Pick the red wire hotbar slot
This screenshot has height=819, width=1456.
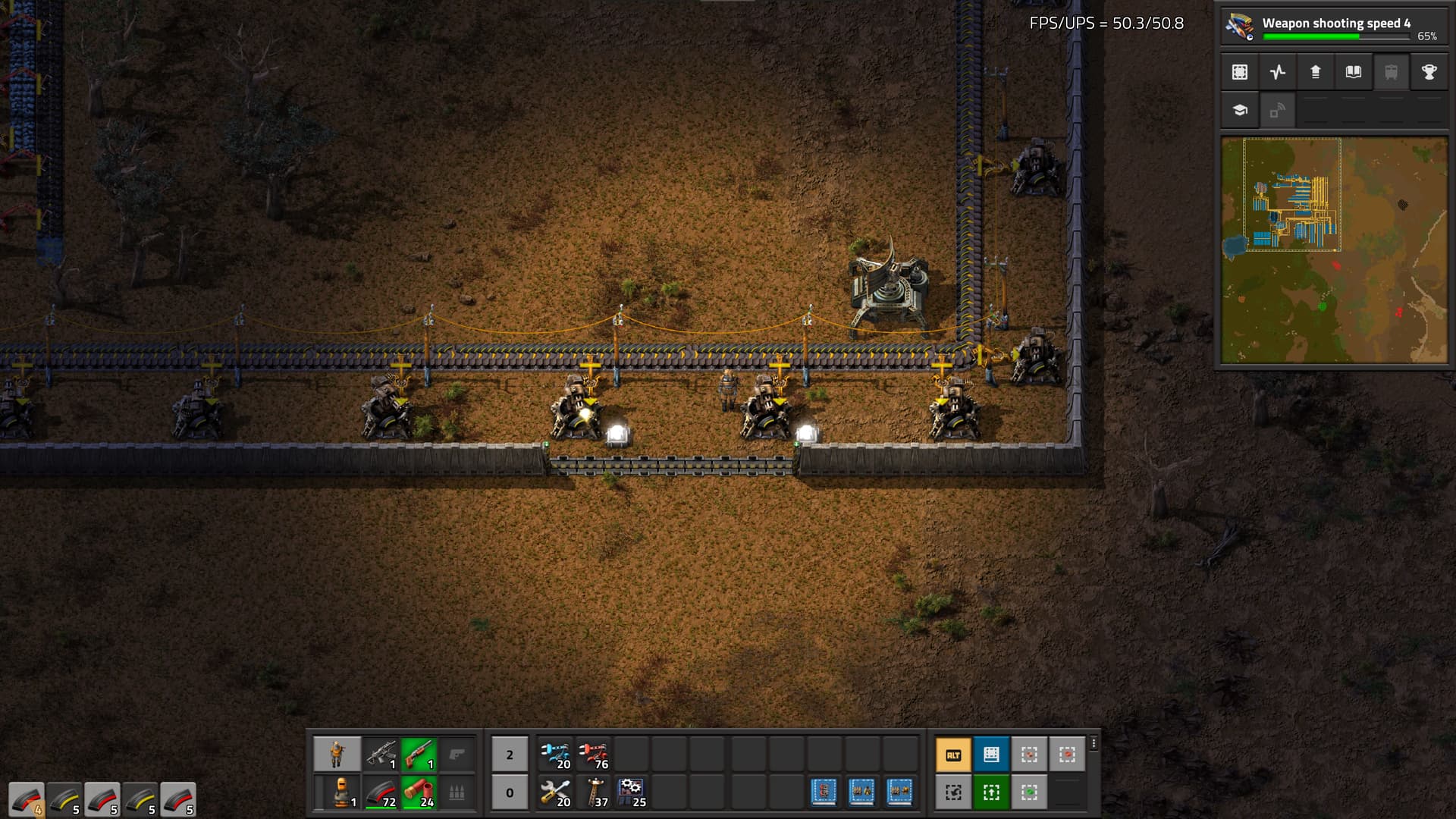[x=594, y=755]
